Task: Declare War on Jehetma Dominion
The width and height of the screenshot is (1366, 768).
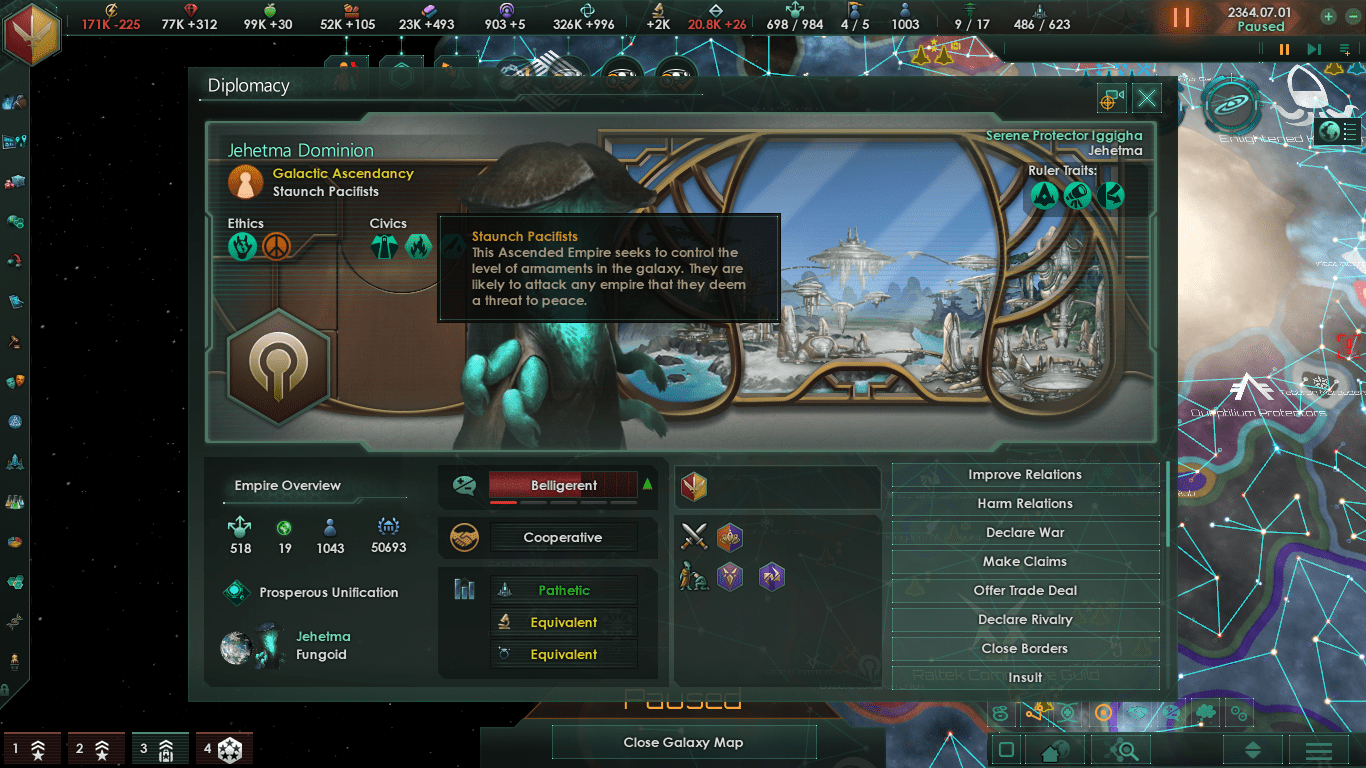Action: click(x=1025, y=533)
